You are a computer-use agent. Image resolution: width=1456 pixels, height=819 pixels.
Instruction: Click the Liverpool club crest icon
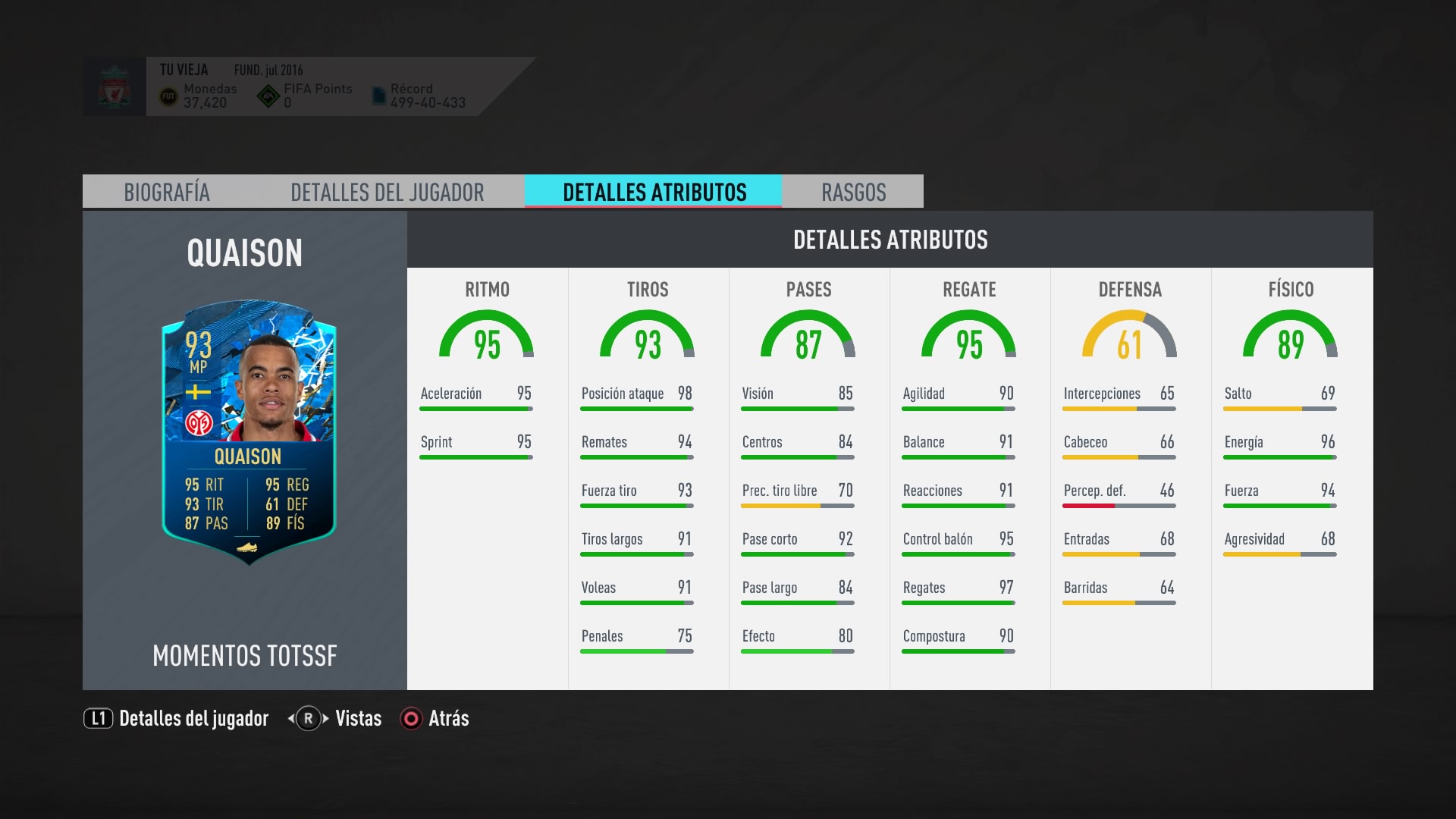click(x=114, y=86)
